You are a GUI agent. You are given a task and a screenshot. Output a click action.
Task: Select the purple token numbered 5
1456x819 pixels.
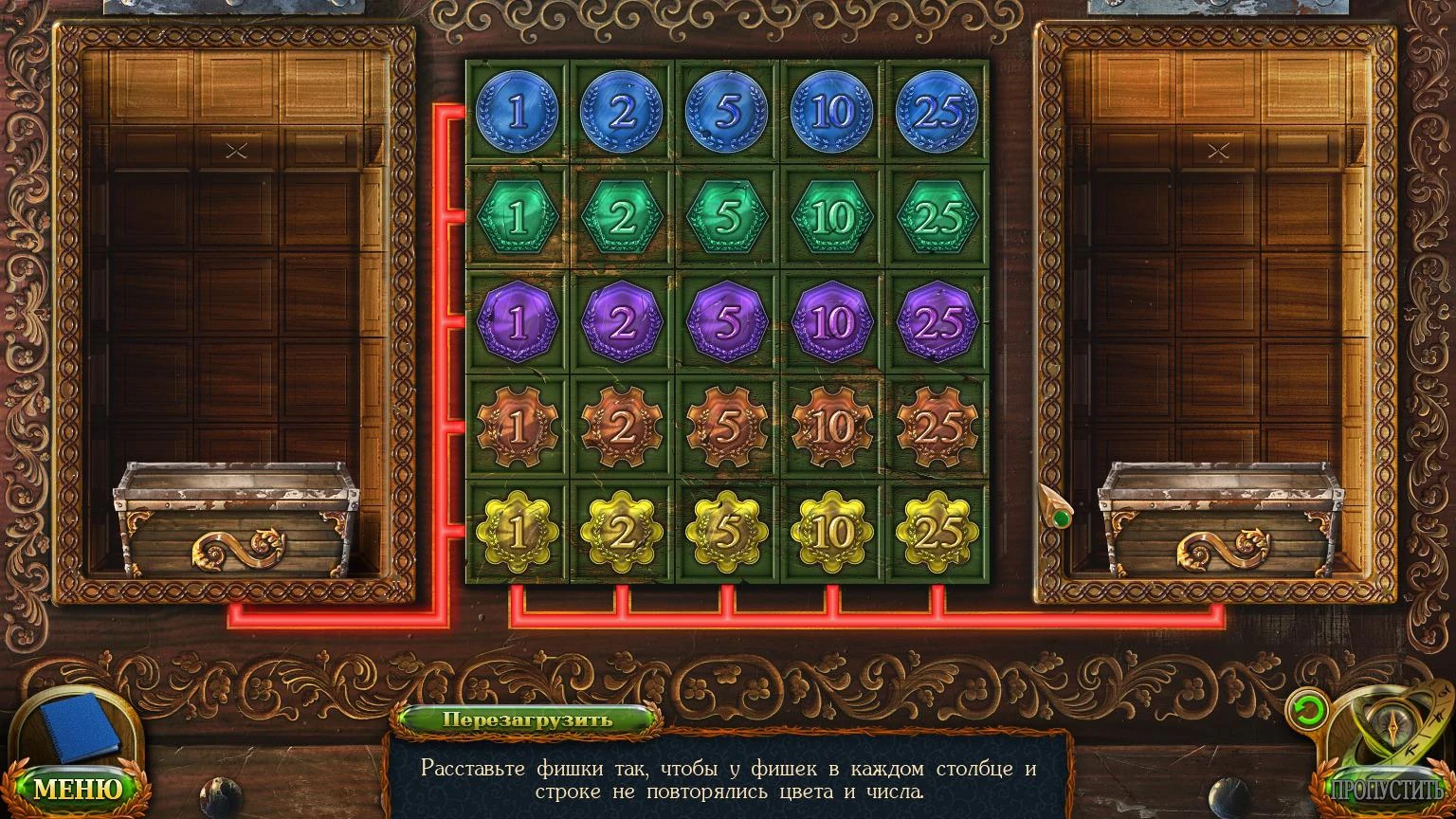click(x=727, y=323)
